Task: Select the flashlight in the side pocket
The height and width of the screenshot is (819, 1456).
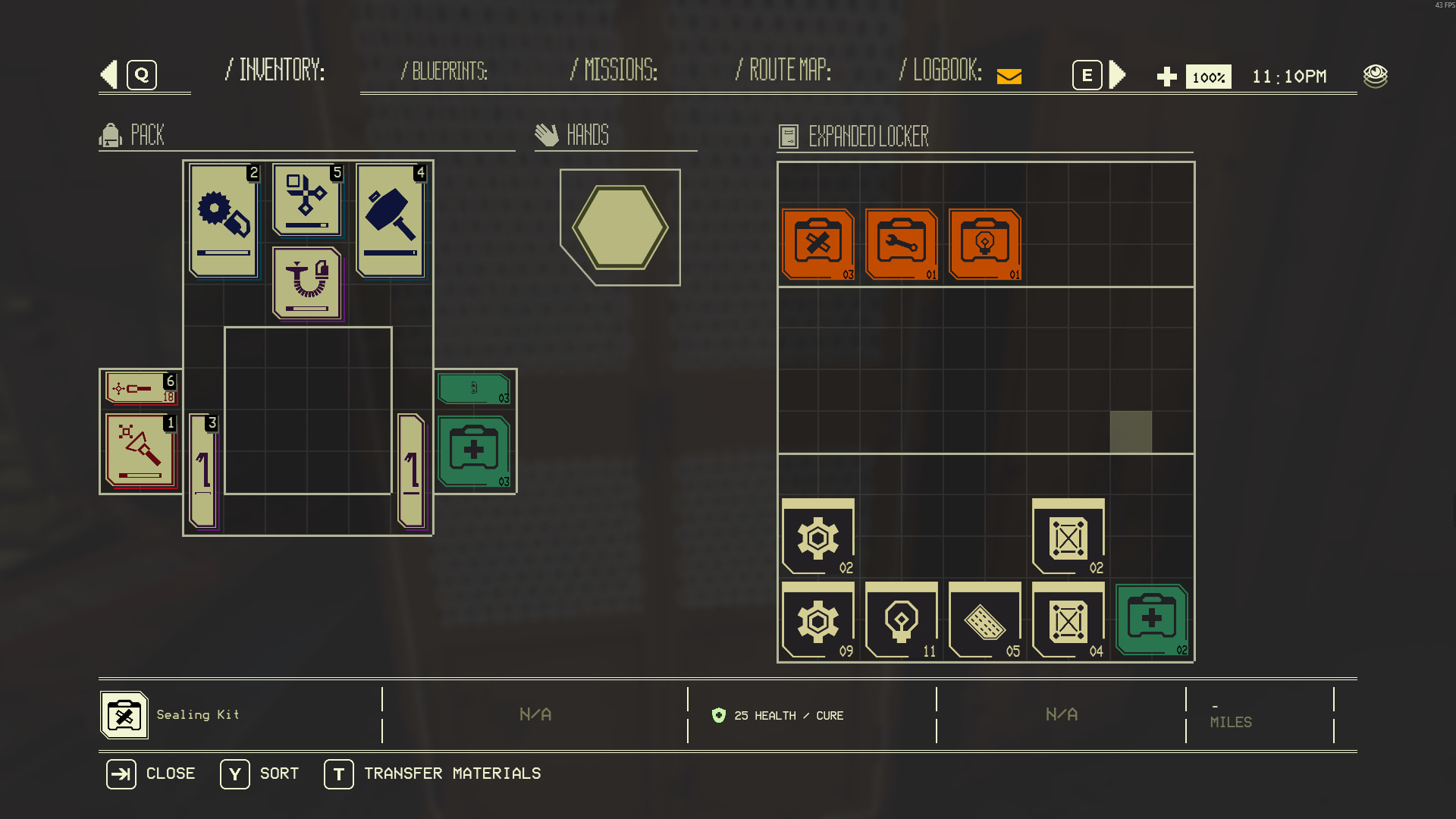Action: coord(140,450)
